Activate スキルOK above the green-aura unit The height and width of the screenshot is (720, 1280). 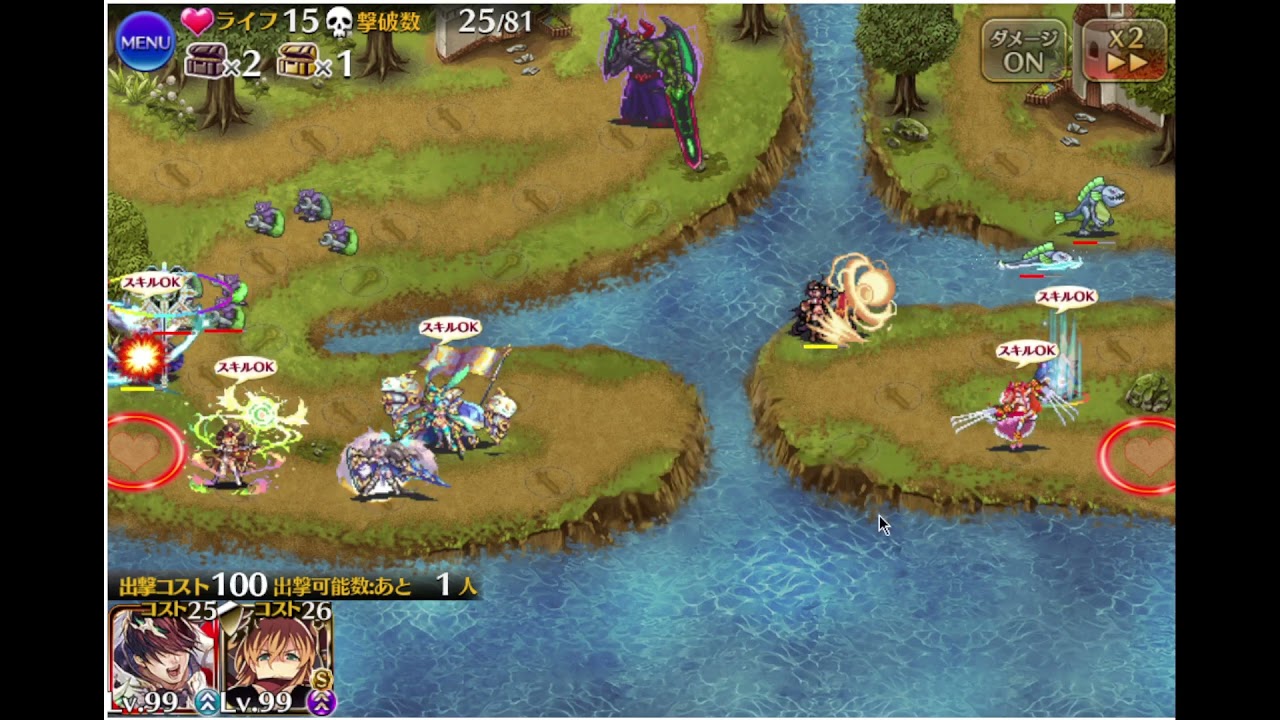[245, 367]
